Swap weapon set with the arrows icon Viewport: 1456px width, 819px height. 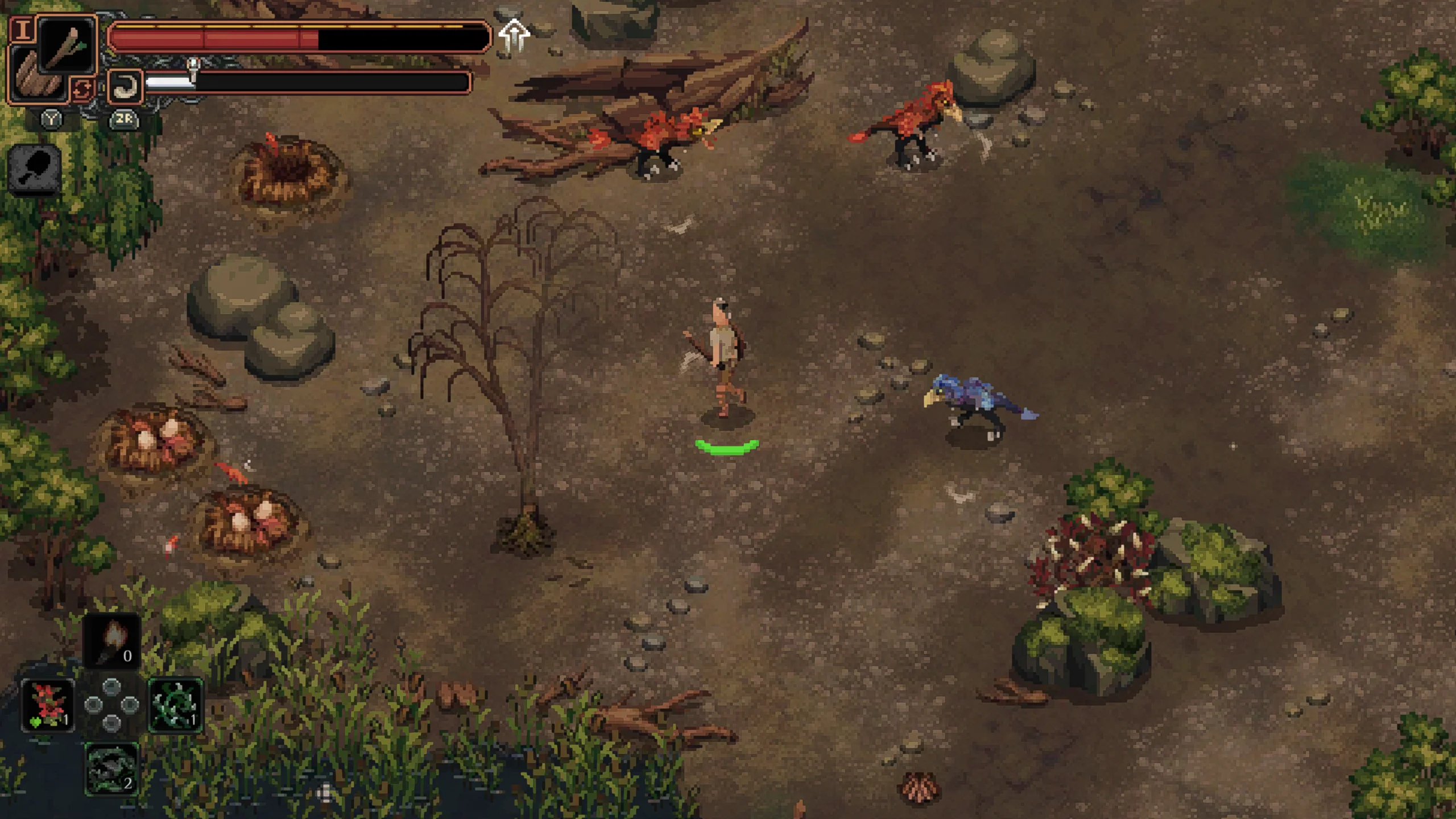click(x=82, y=89)
